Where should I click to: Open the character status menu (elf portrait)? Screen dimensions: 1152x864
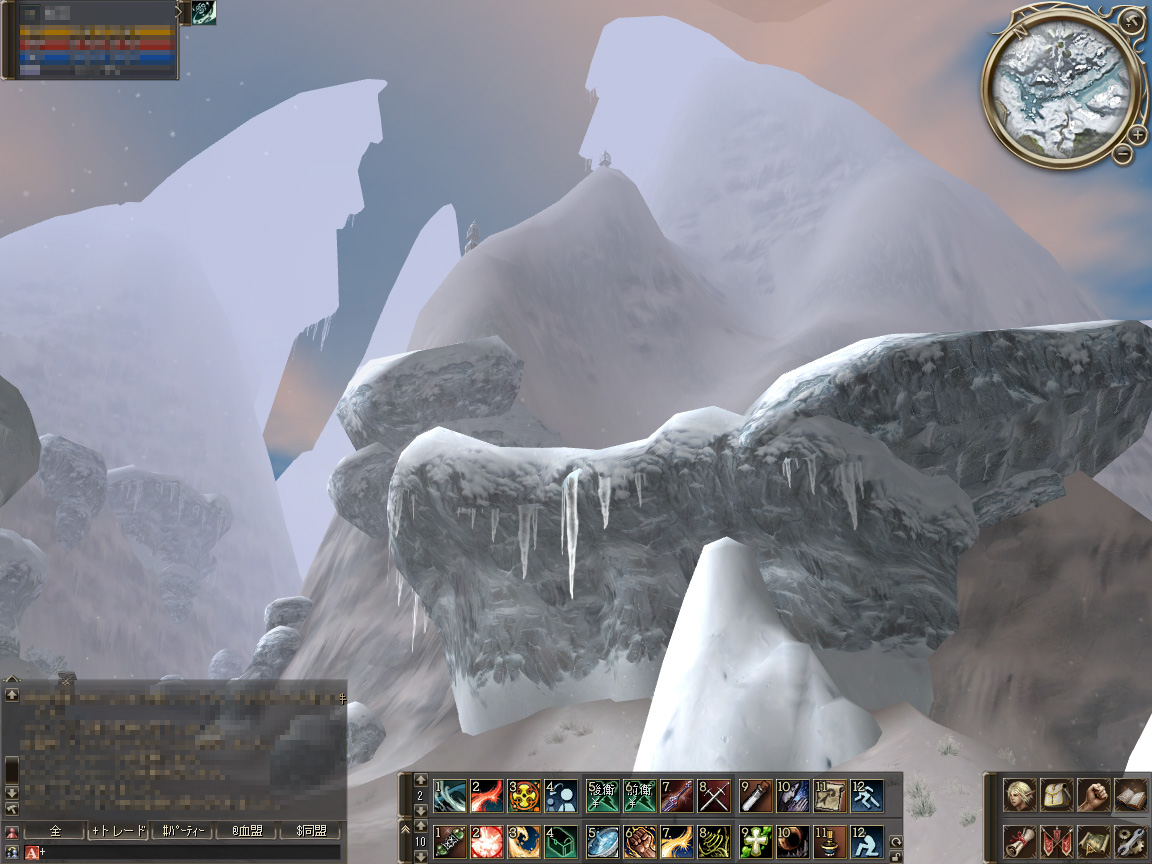(x=1019, y=795)
